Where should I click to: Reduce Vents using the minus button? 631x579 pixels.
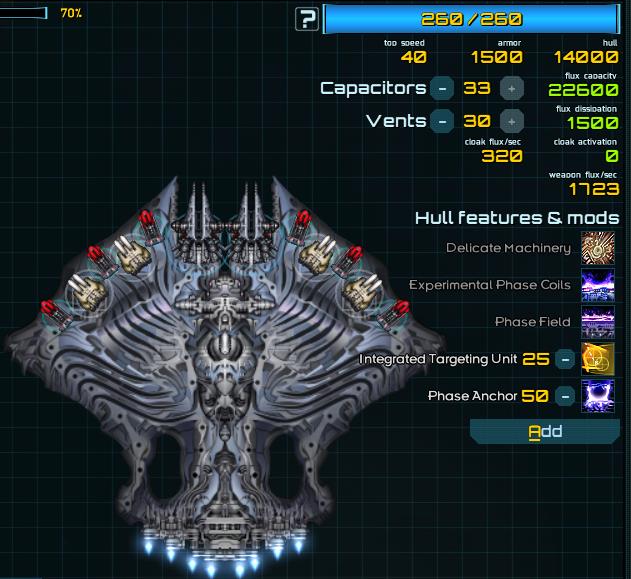coord(443,121)
